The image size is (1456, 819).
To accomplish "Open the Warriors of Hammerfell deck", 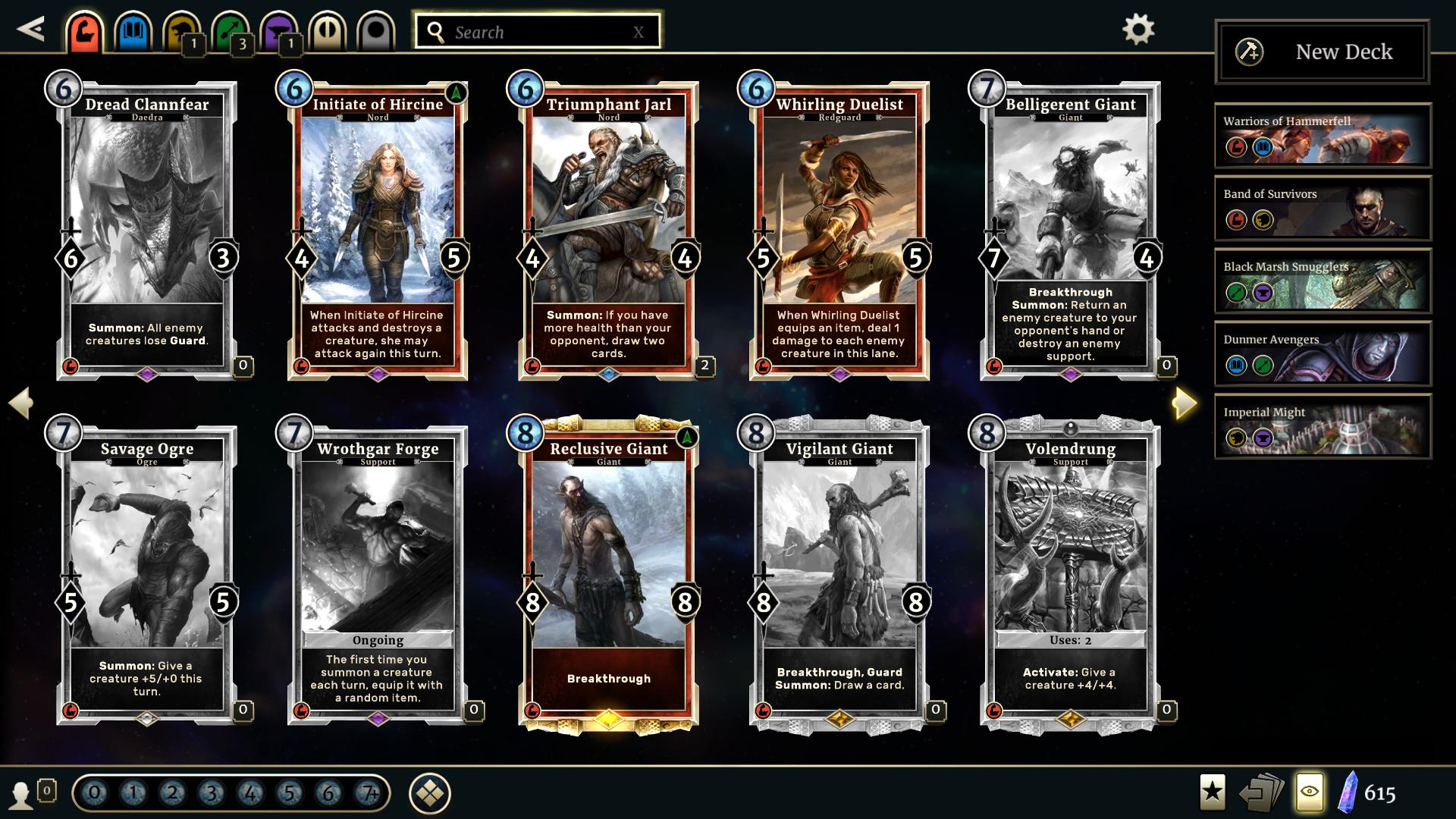I will [1323, 135].
